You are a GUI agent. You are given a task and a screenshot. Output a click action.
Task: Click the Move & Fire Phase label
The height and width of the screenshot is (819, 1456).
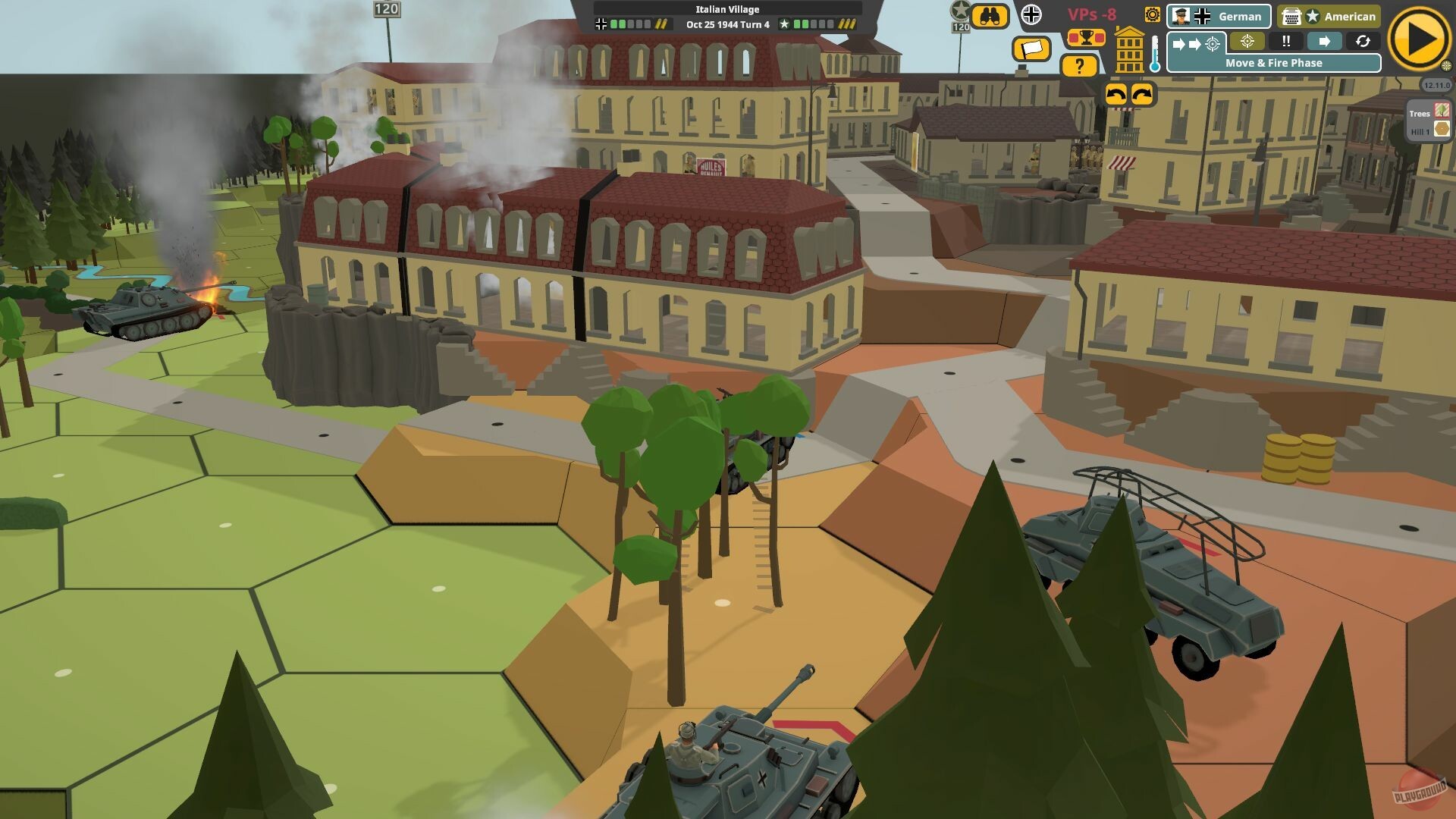[1275, 63]
